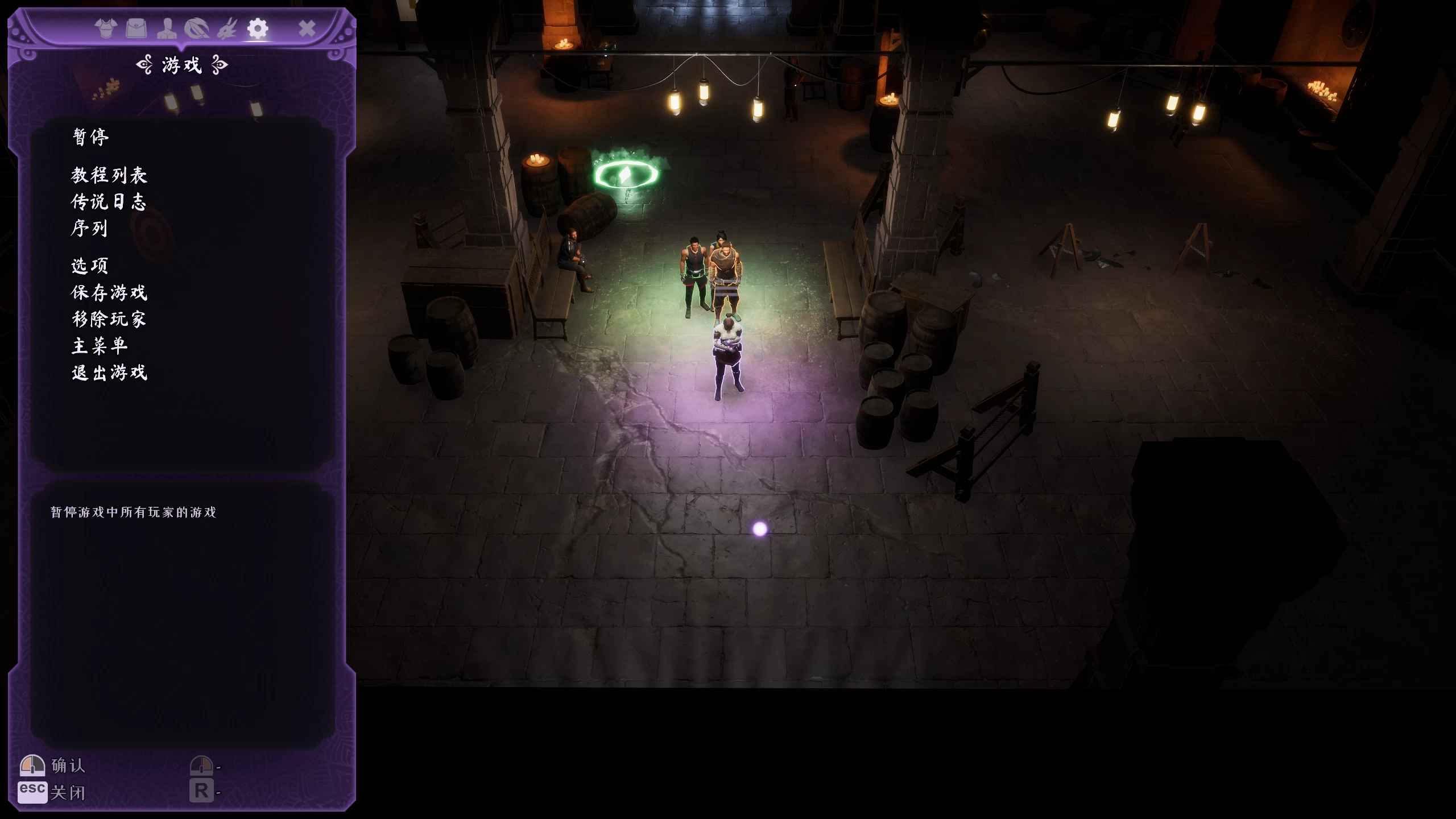Open 选项 options
1456x819 pixels.
point(90,266)
